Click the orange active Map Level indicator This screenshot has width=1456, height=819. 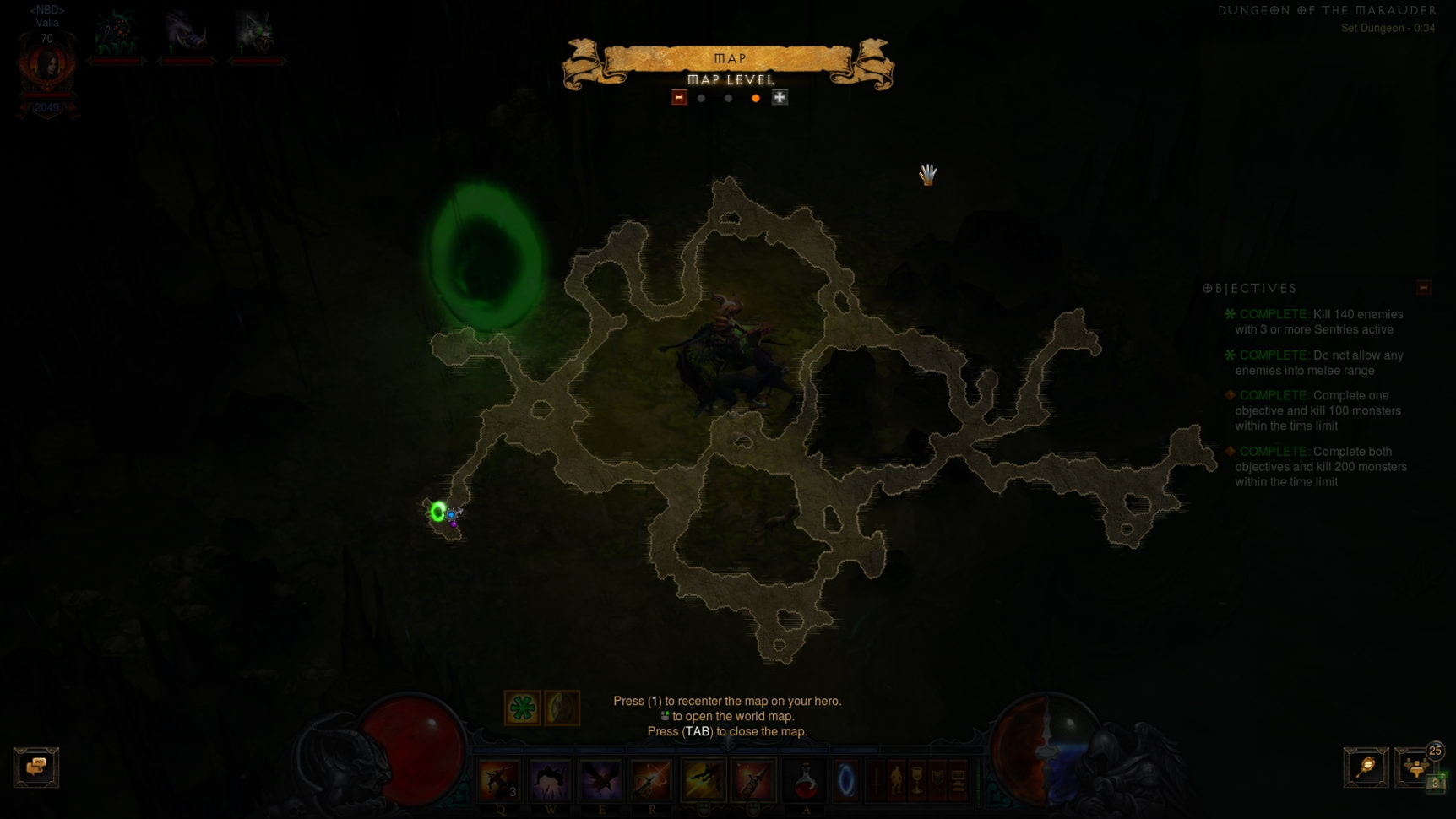[x=757, y=98]
